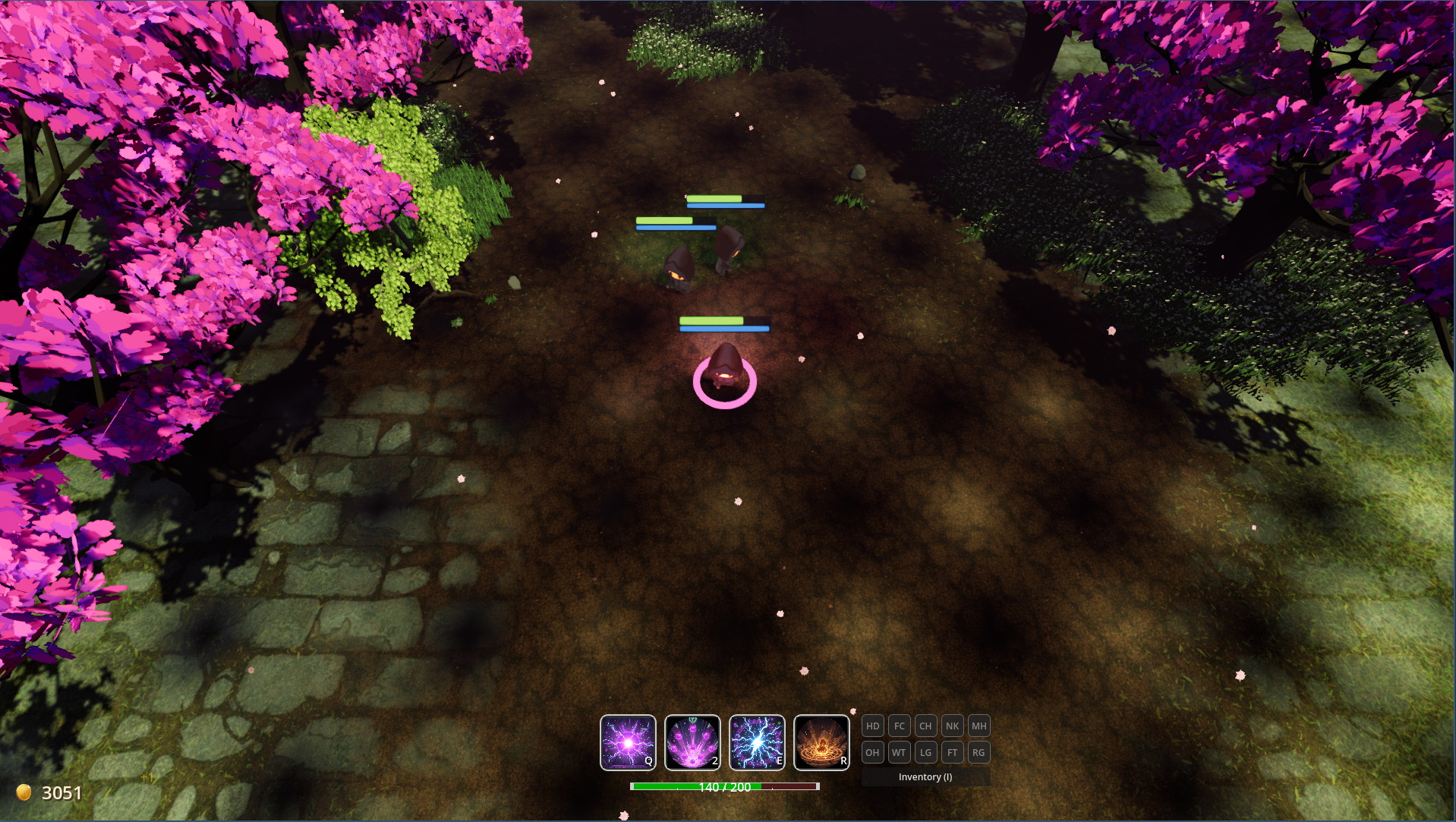Select the NK equipment slot

[x=952, y=726]
